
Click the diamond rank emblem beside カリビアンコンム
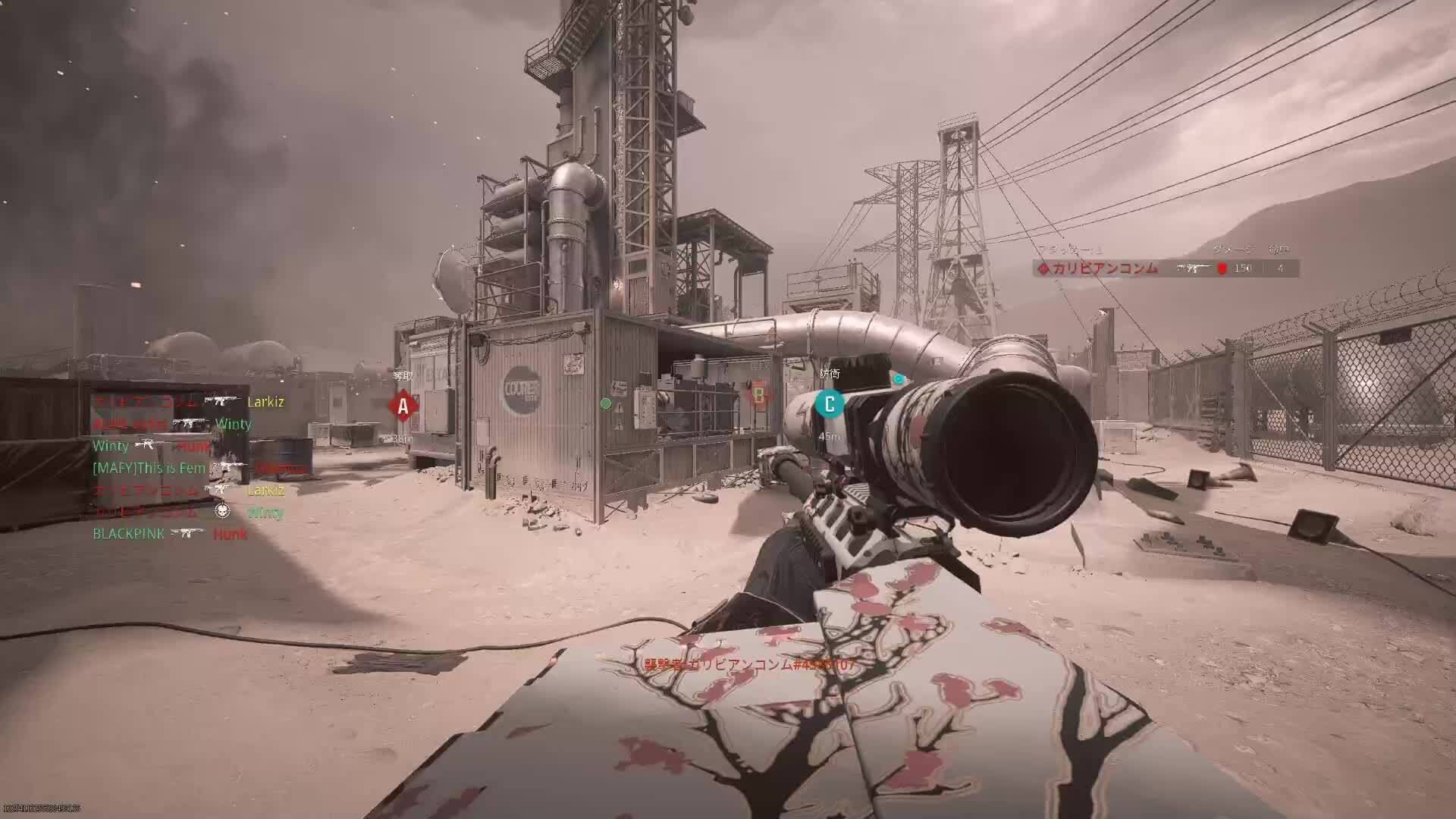pyautogui.click(x=1043, y=268)
